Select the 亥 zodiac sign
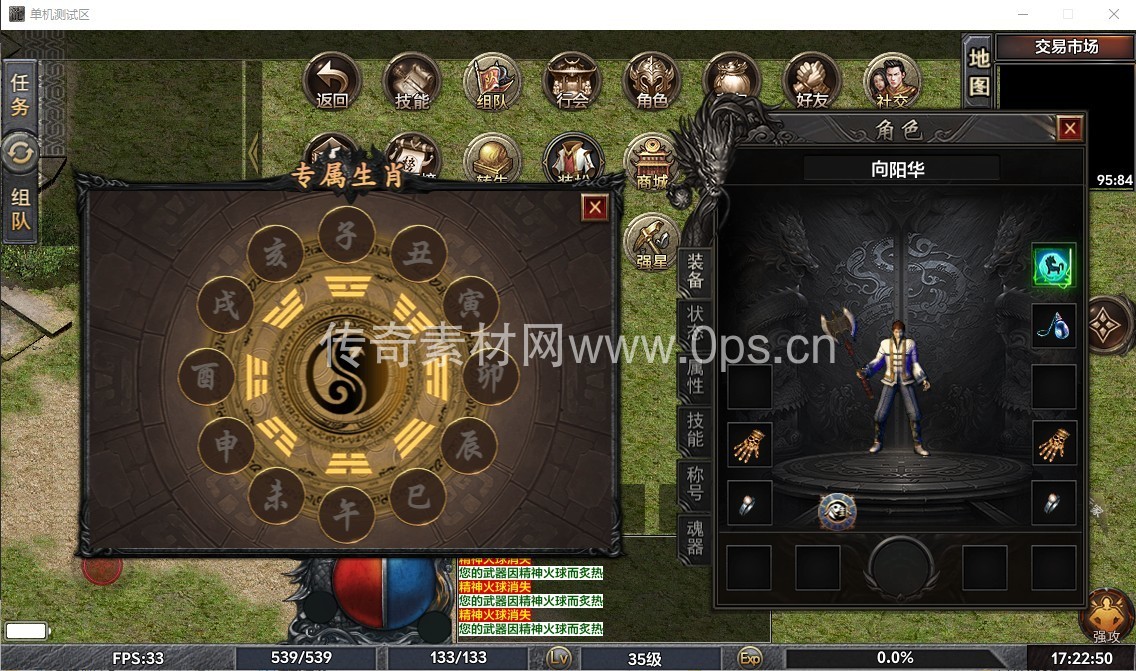The height and width of the screenshot is (671, 1136). pos(275,255)
